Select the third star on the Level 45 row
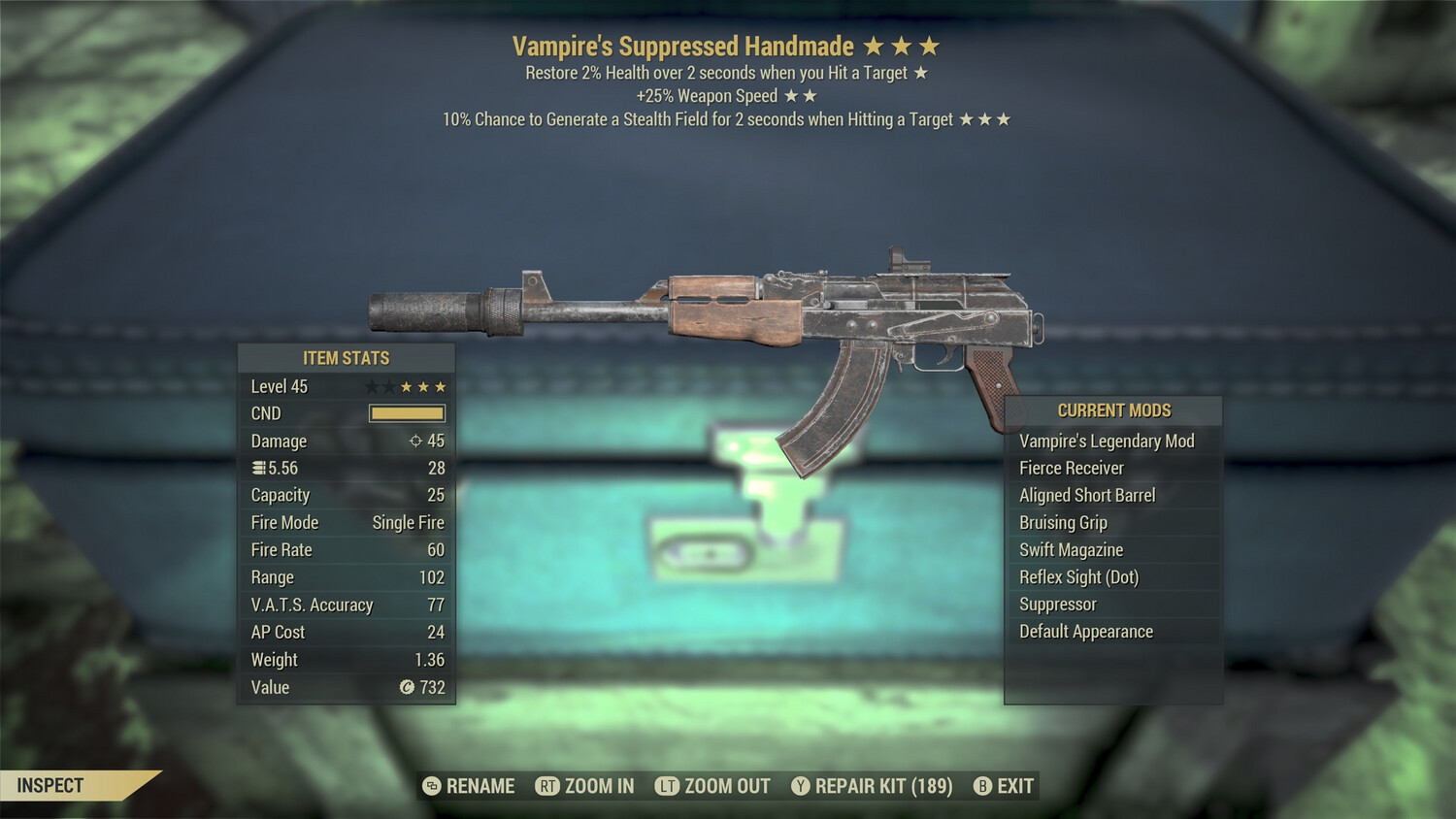This screenshot has height=819, width=1456. (409, 386)
